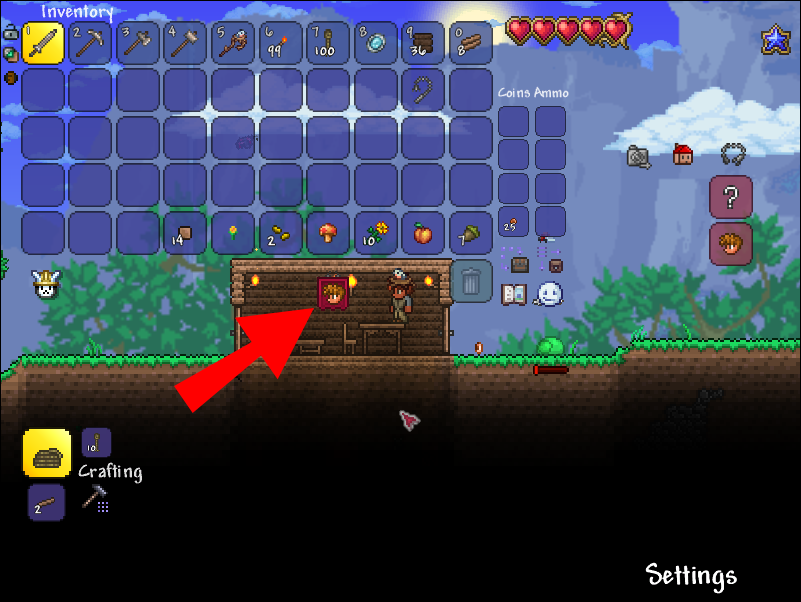Click the Viking helmet bunny icon

pos(45,286)
